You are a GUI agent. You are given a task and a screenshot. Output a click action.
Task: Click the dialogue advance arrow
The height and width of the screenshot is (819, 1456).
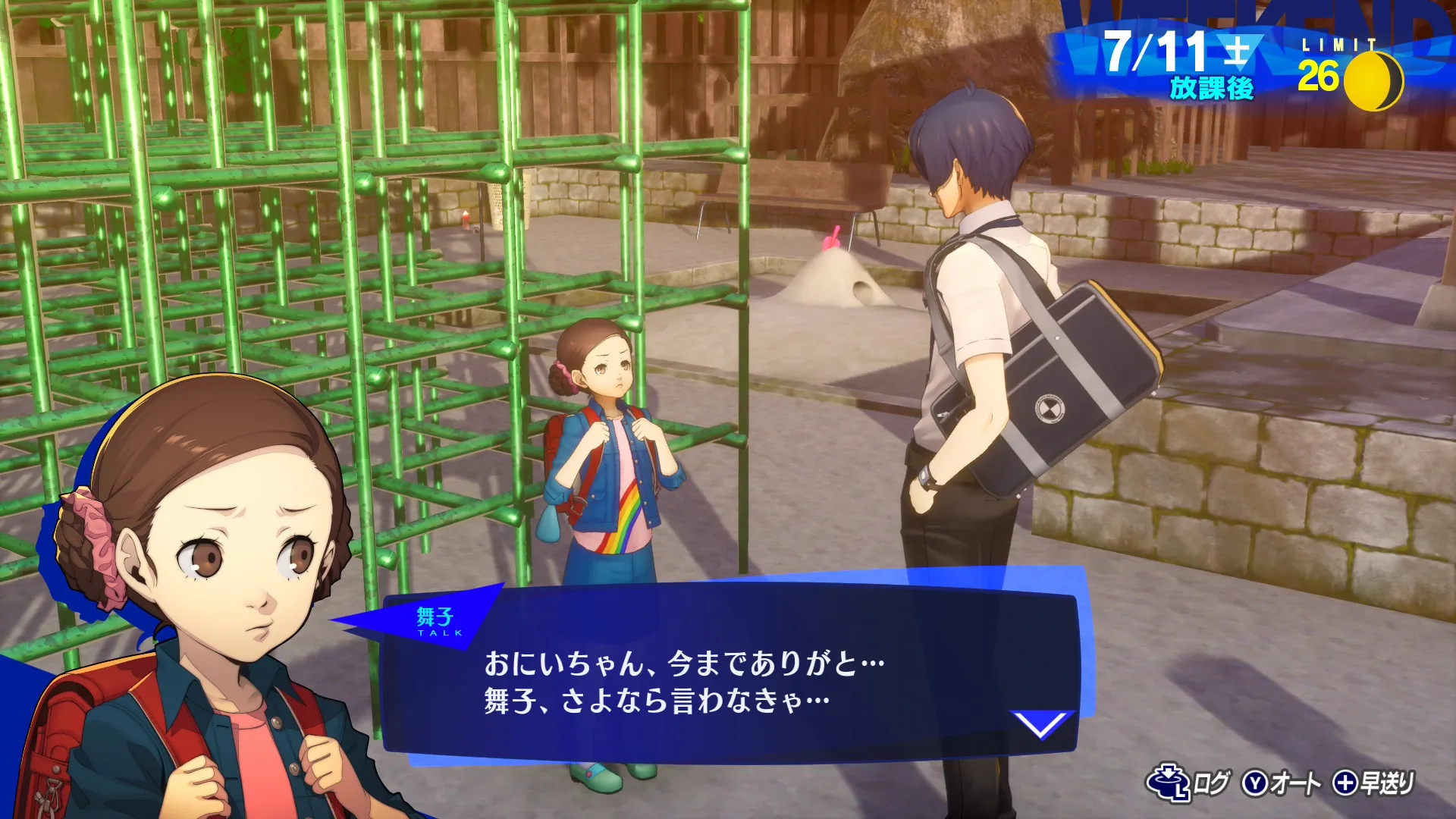click(1042, 723)
